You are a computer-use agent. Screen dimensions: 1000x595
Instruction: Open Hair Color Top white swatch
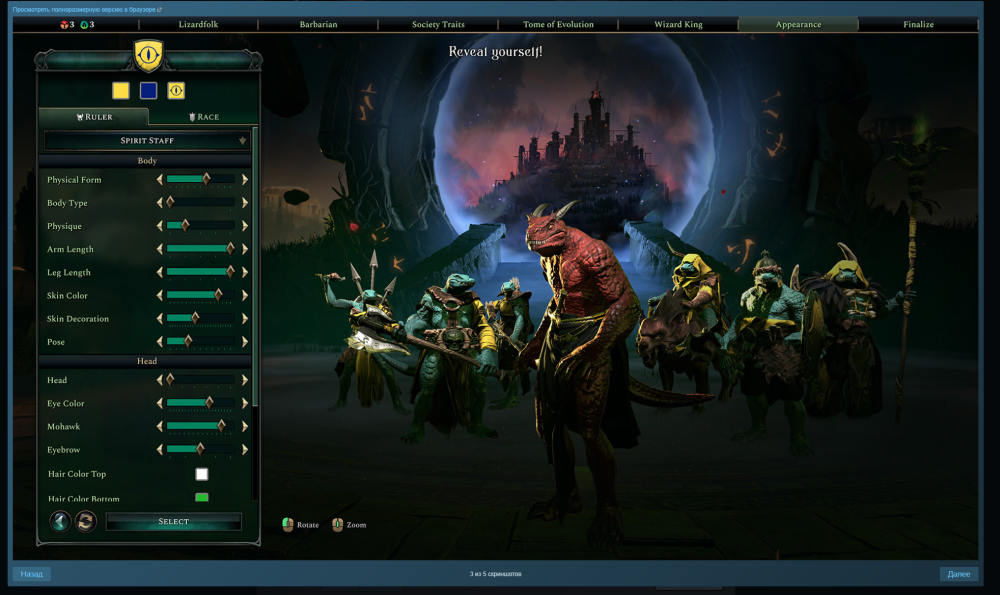pyautogui.click(x=202, y=474)
